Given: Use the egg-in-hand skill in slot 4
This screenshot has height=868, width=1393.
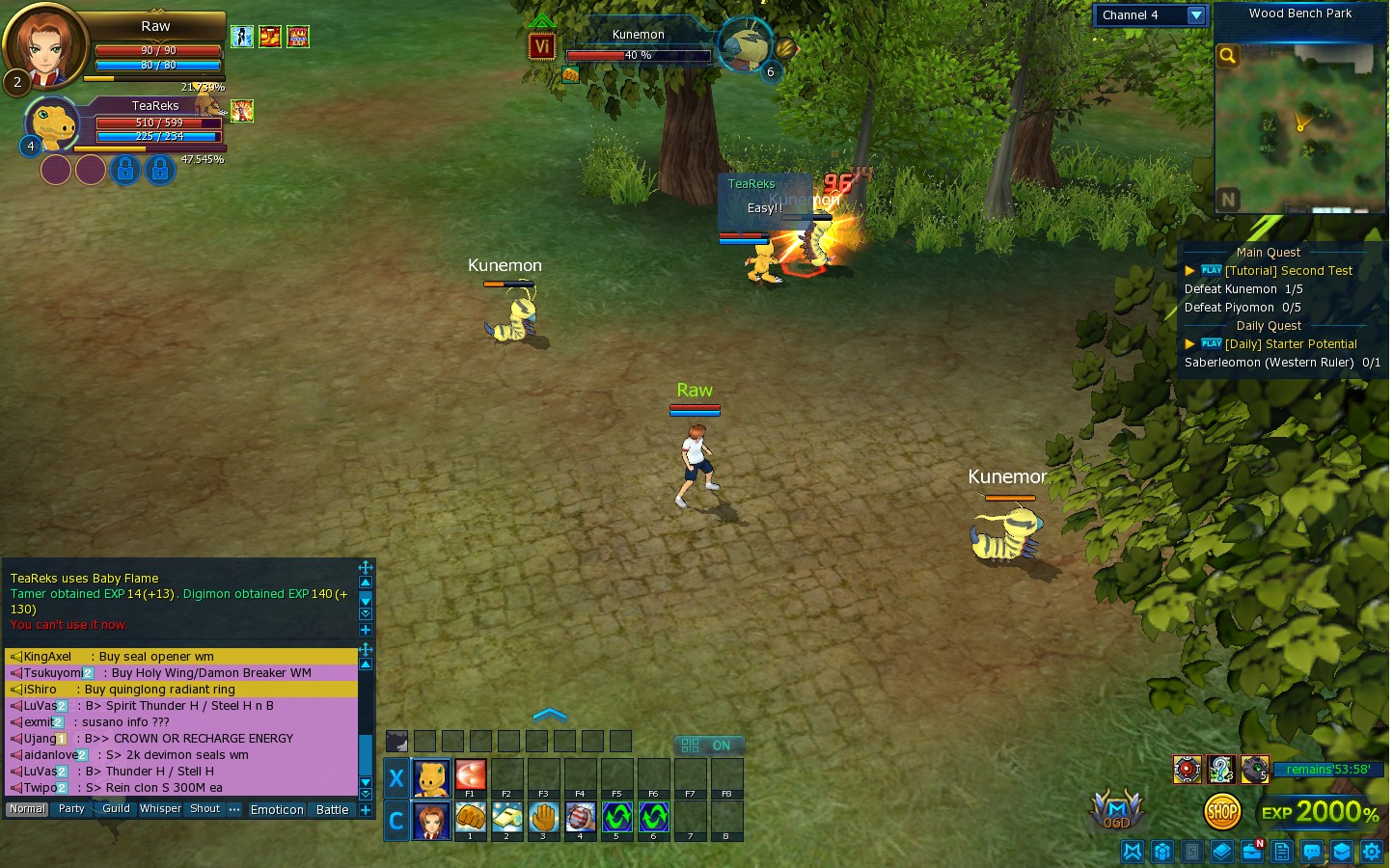Looking at the screenshot, I should pos(580,818).
